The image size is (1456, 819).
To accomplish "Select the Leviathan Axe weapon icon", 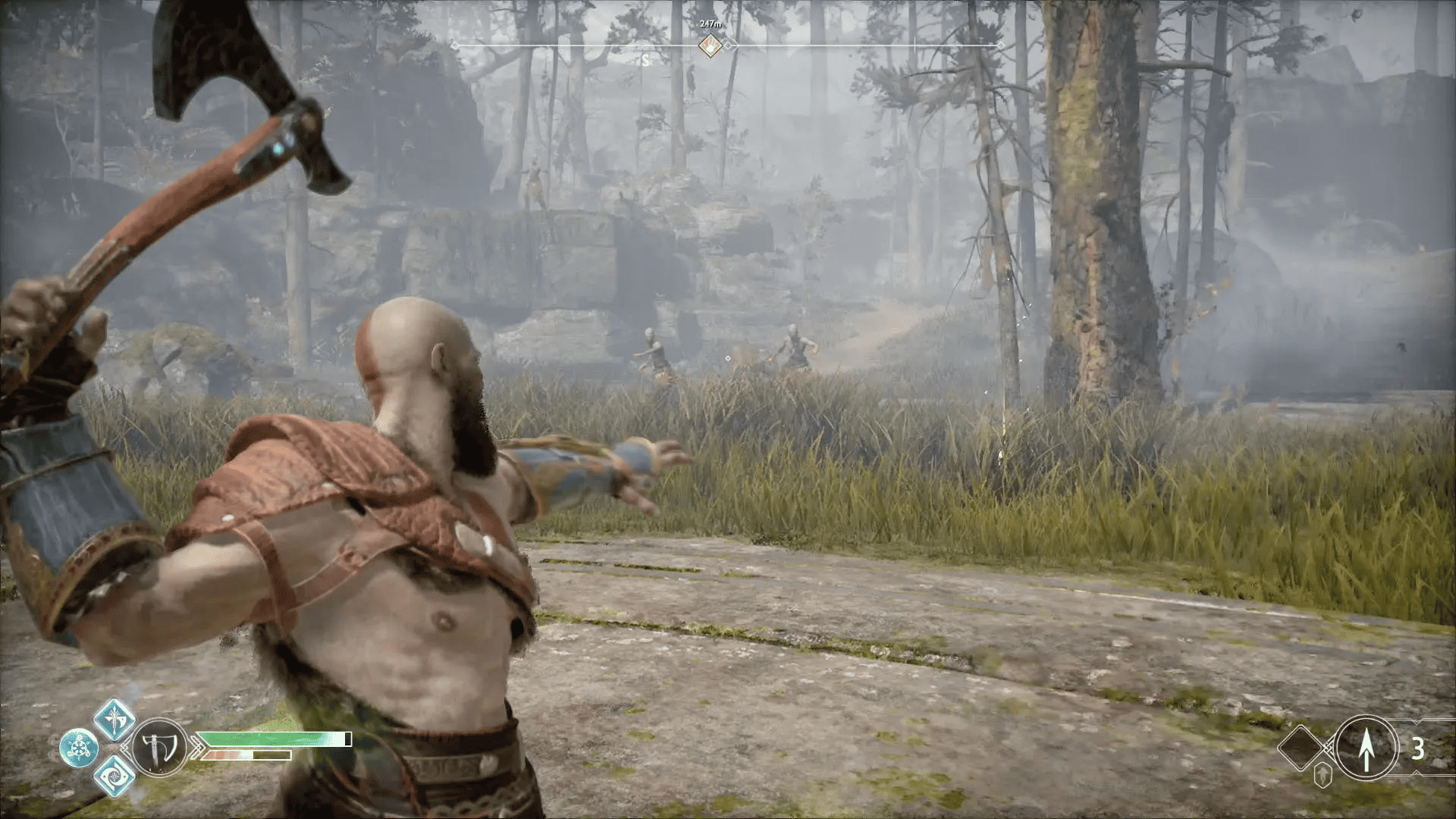I will [x=159, y=748].
